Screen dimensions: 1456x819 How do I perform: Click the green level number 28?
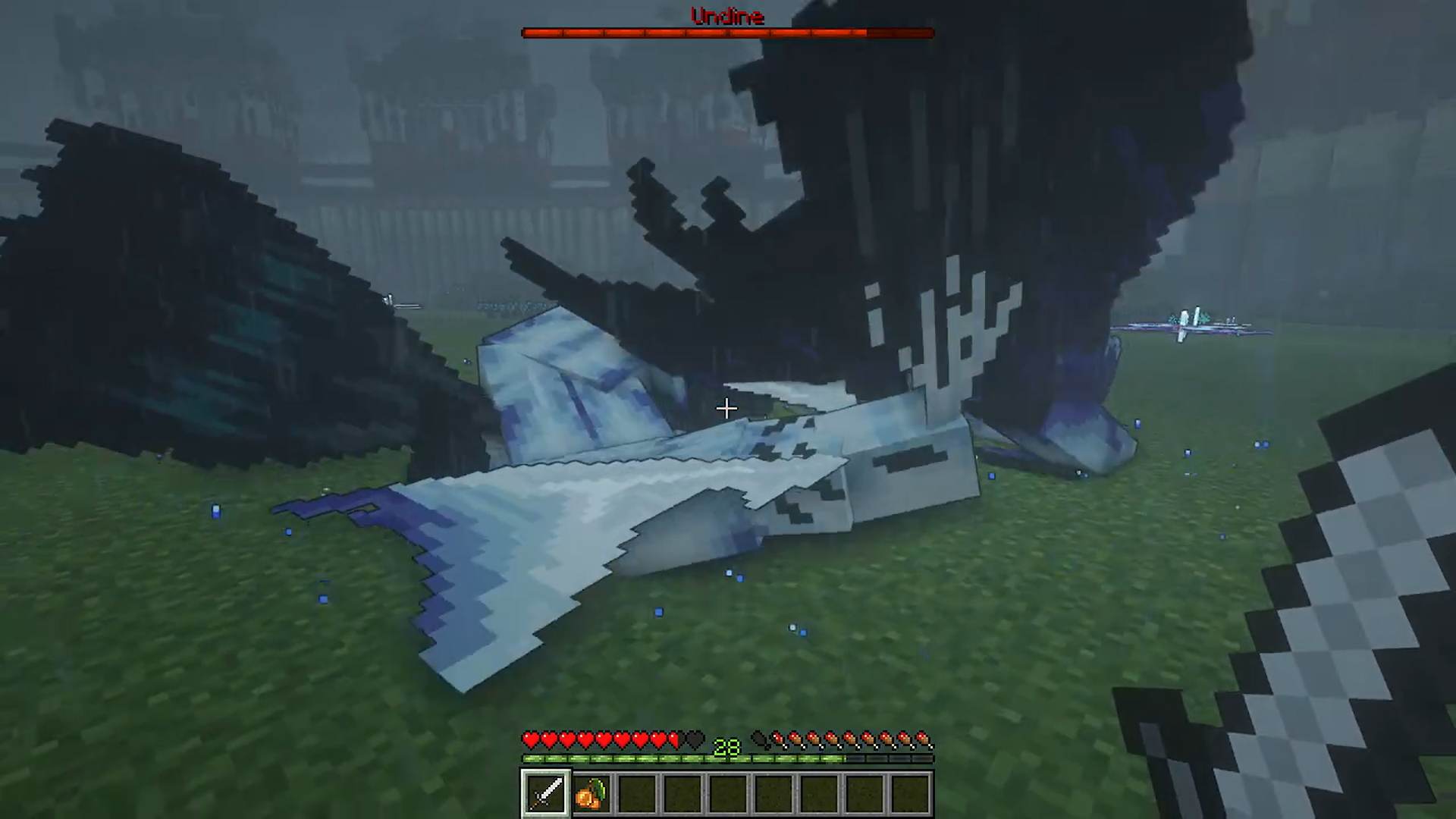tap(728, 747)
